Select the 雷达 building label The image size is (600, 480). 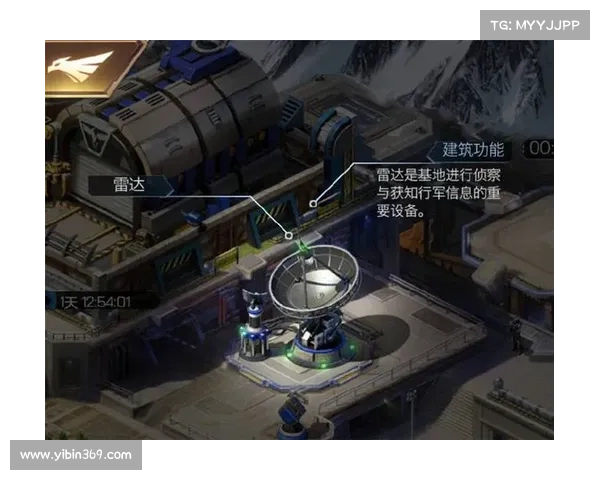[132, 184]
